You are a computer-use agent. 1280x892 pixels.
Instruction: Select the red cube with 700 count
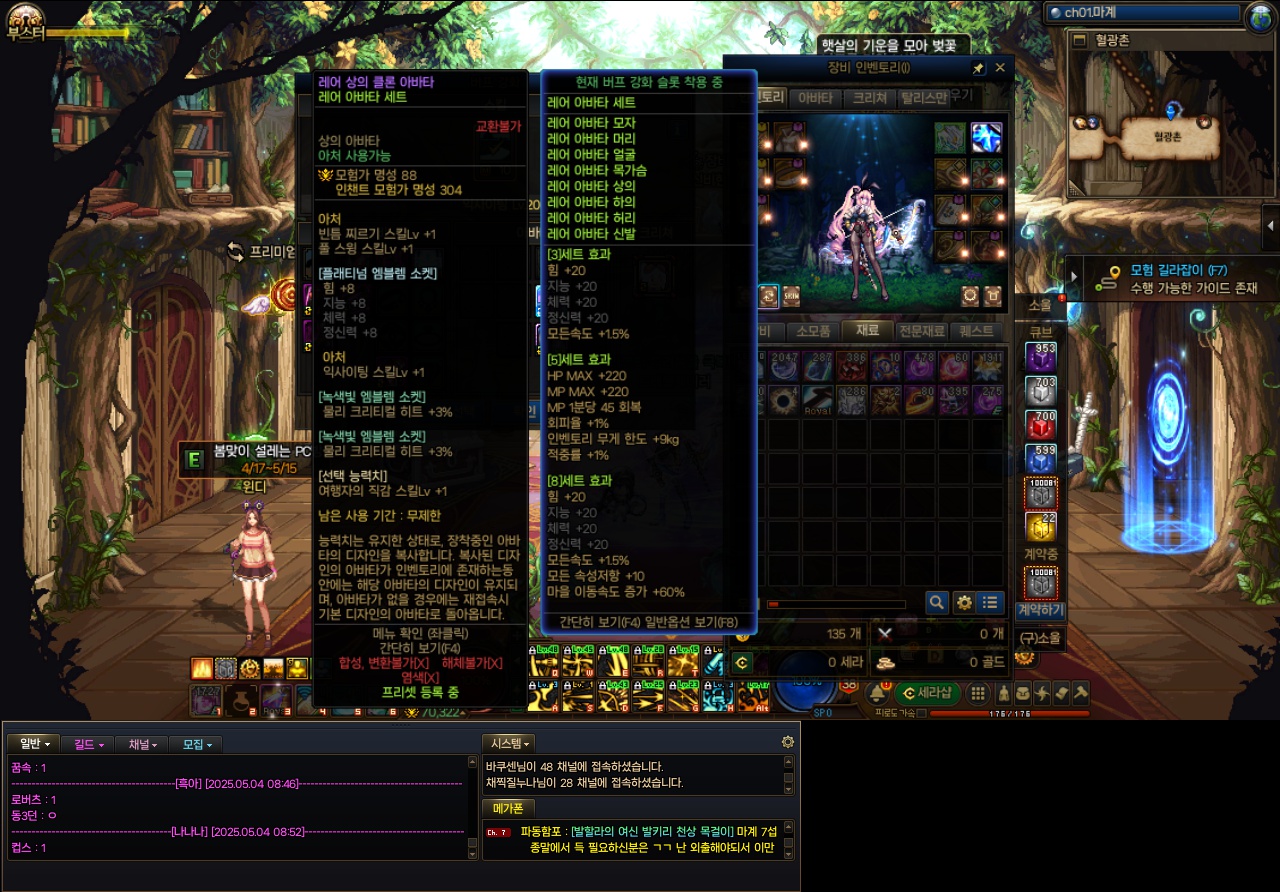[x=1041, y=425]
